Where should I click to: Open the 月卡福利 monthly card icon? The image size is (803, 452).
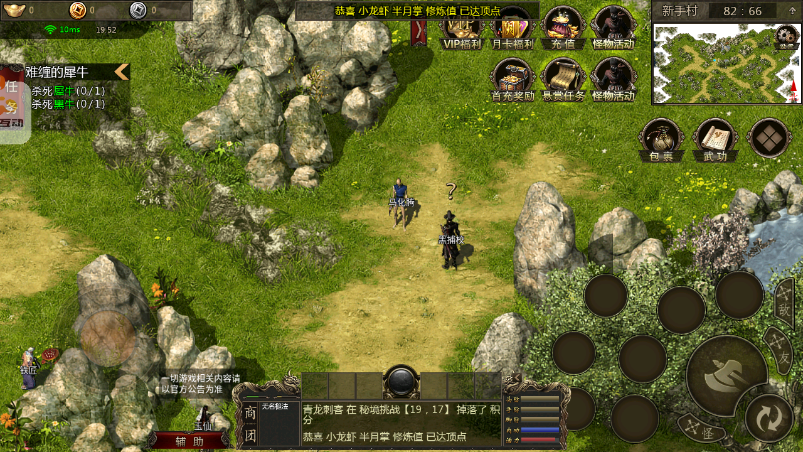(512, 29)
